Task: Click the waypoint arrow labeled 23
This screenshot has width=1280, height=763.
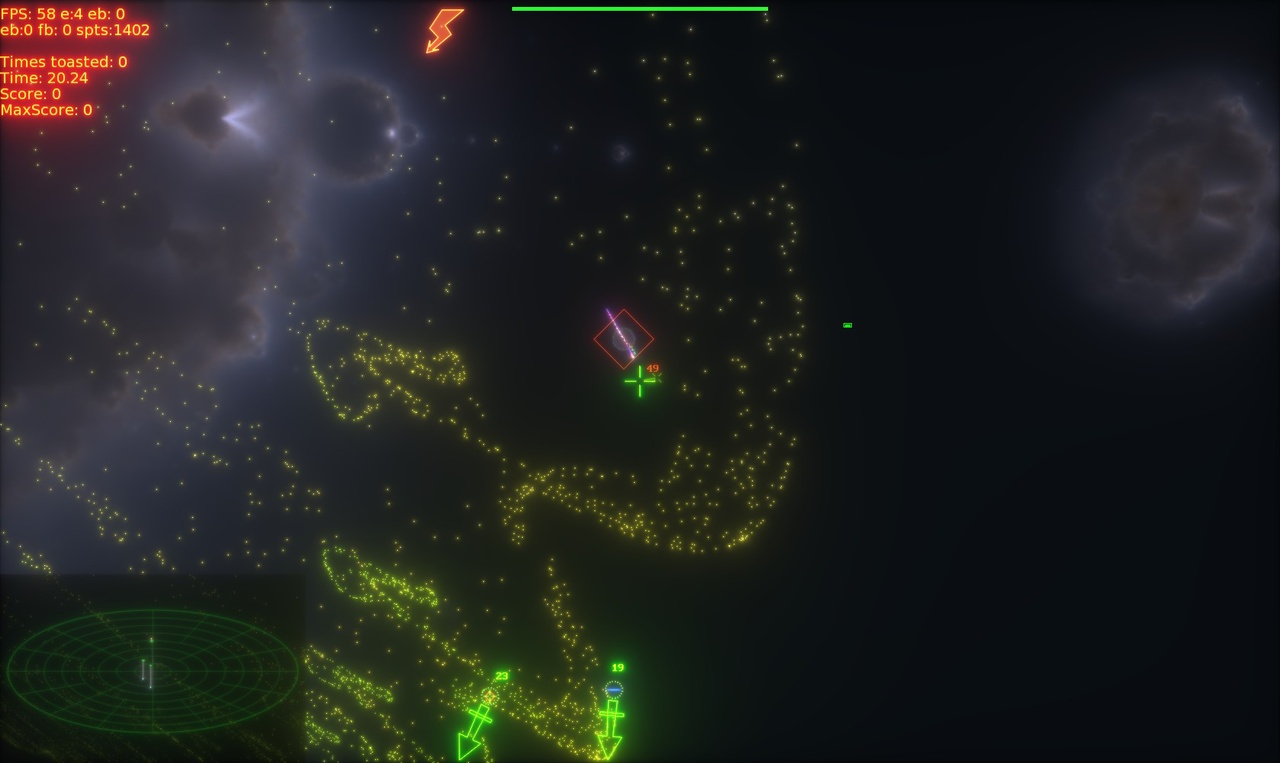Action: point(476,725)
